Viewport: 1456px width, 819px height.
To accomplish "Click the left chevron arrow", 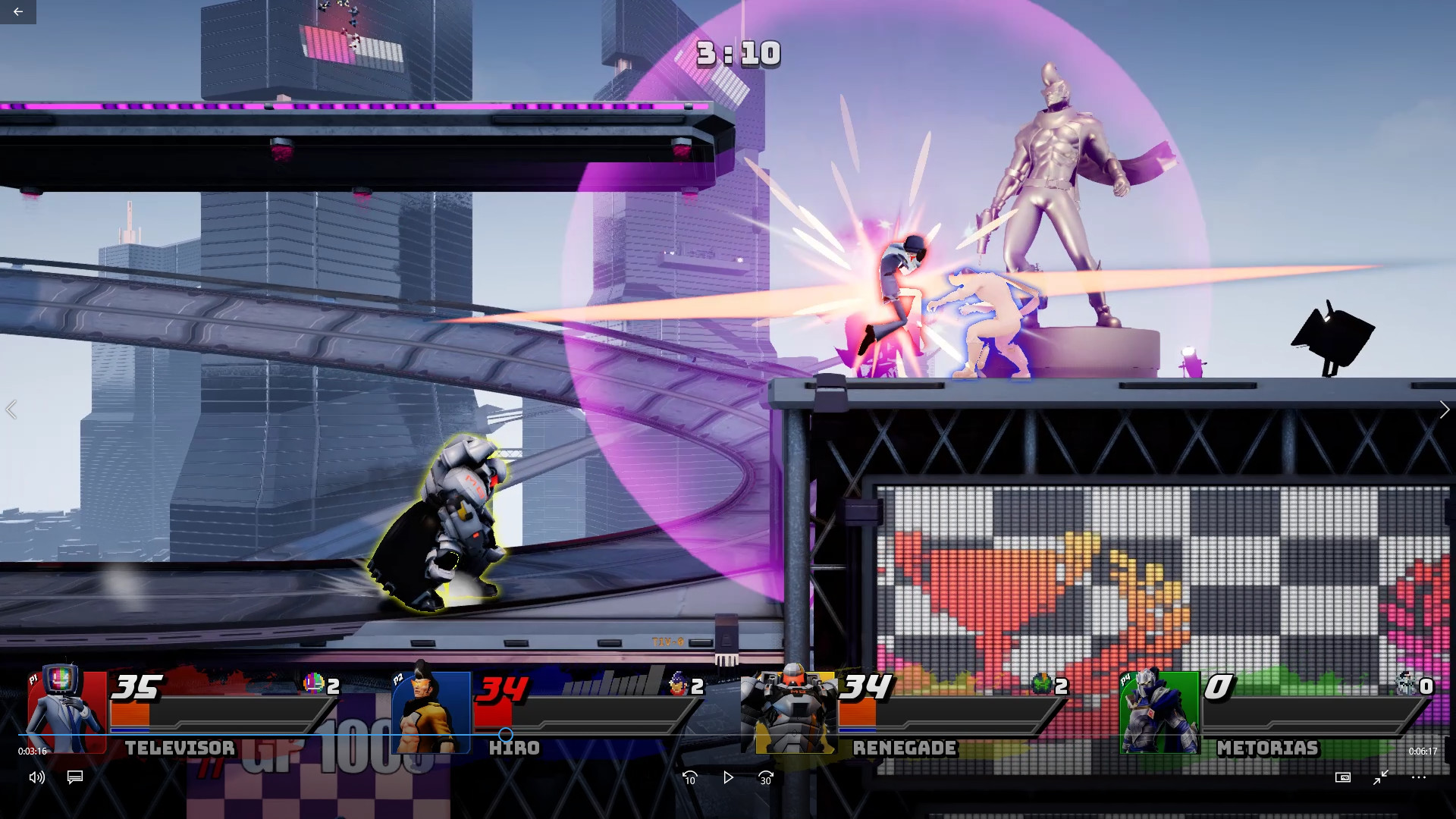I will click(x=11, y=409).
